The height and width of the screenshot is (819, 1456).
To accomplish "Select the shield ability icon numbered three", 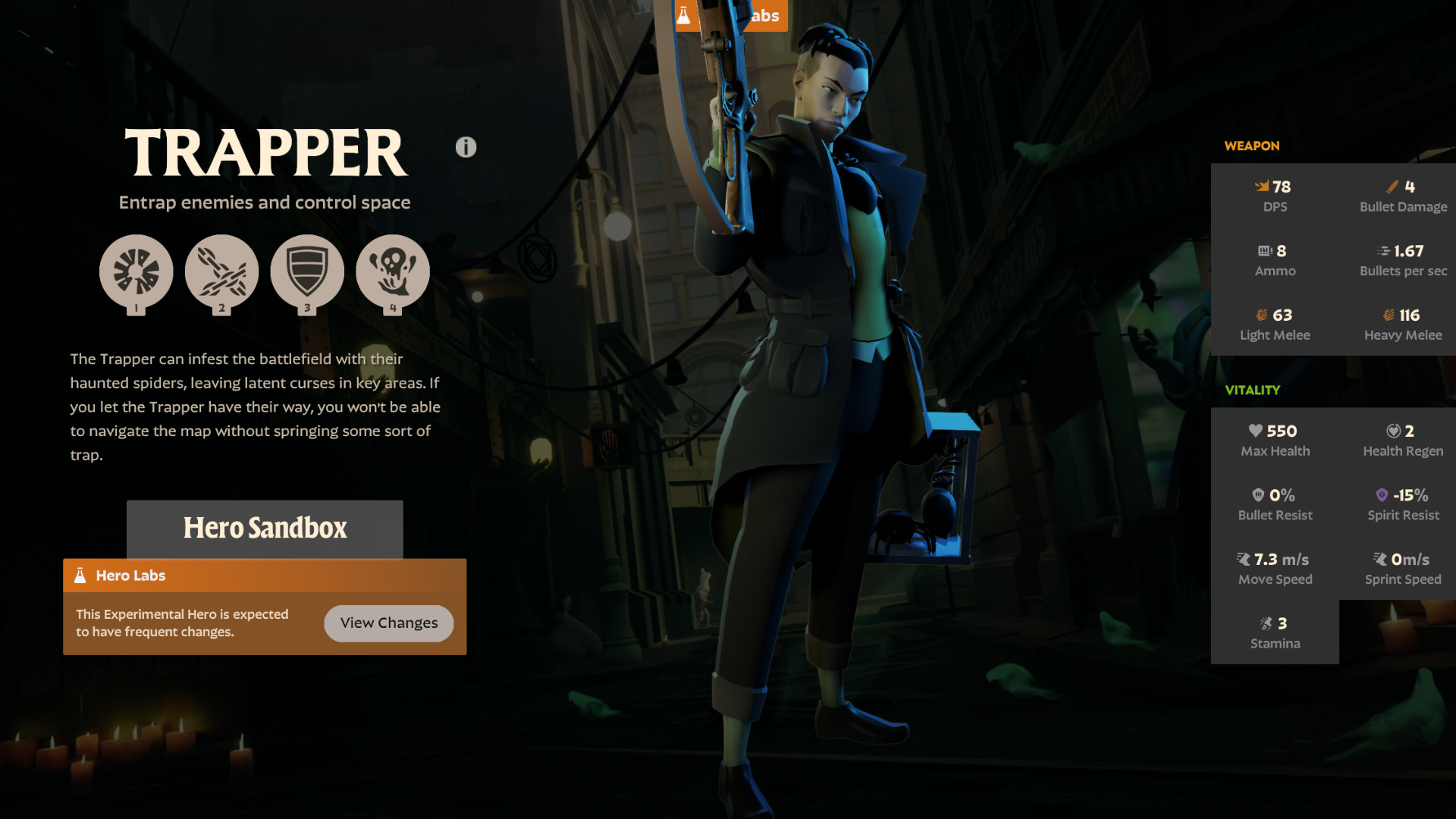I will pos(307,271).
